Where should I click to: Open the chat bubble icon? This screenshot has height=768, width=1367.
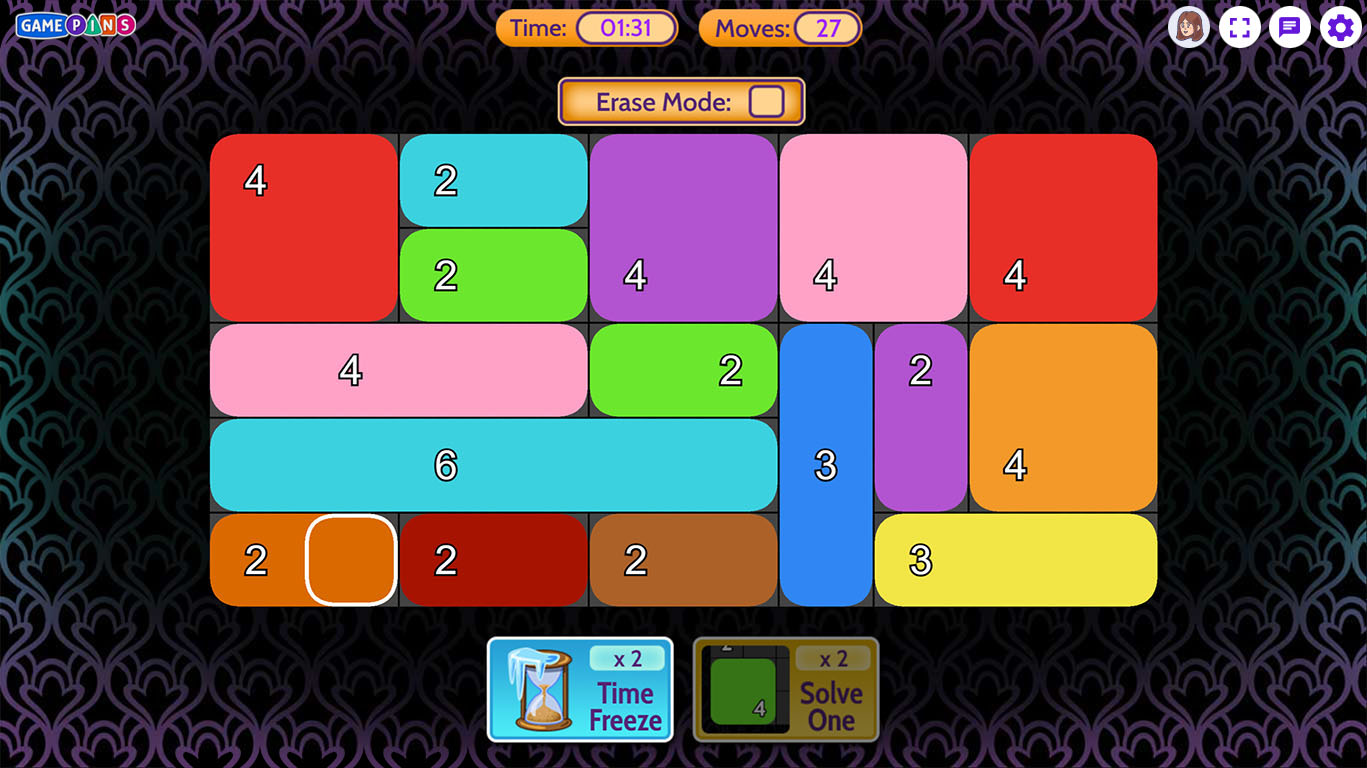pos(1290,27)
